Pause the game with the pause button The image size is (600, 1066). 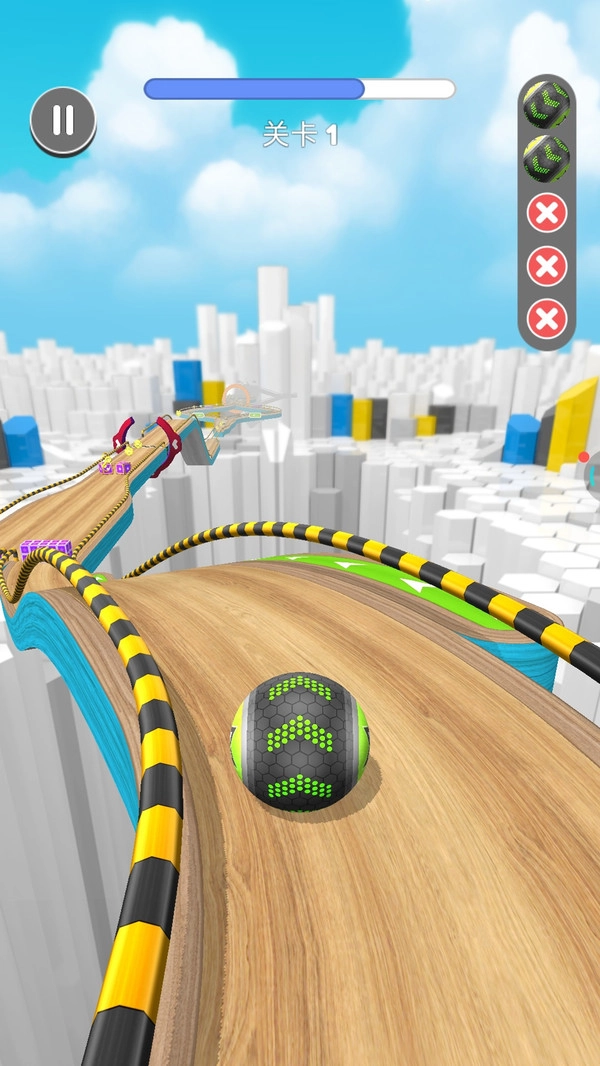[x=63, y=120]
